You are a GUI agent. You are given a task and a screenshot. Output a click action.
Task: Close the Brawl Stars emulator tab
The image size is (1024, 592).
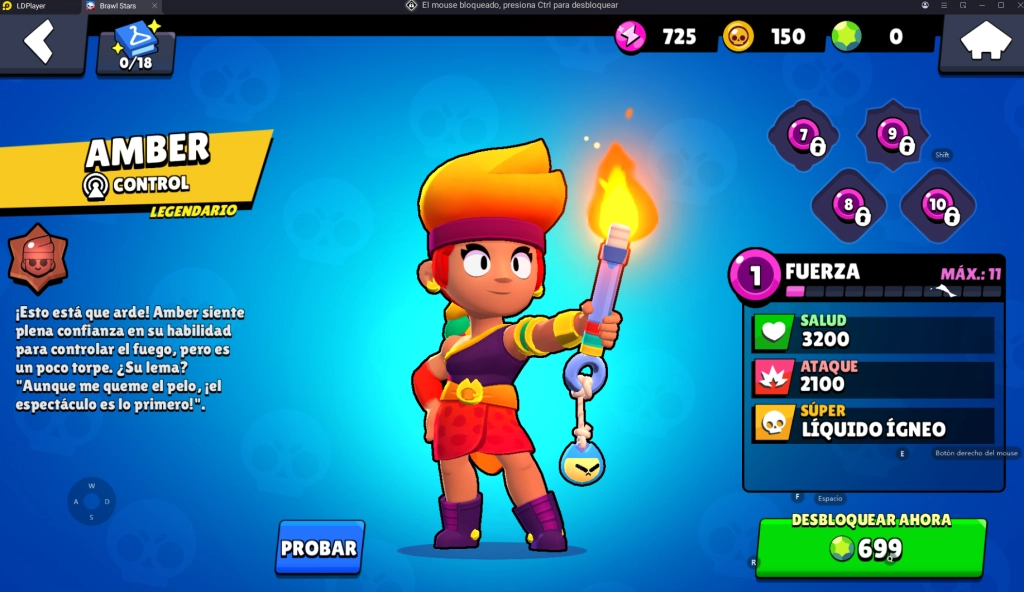[x=152, y=6]
